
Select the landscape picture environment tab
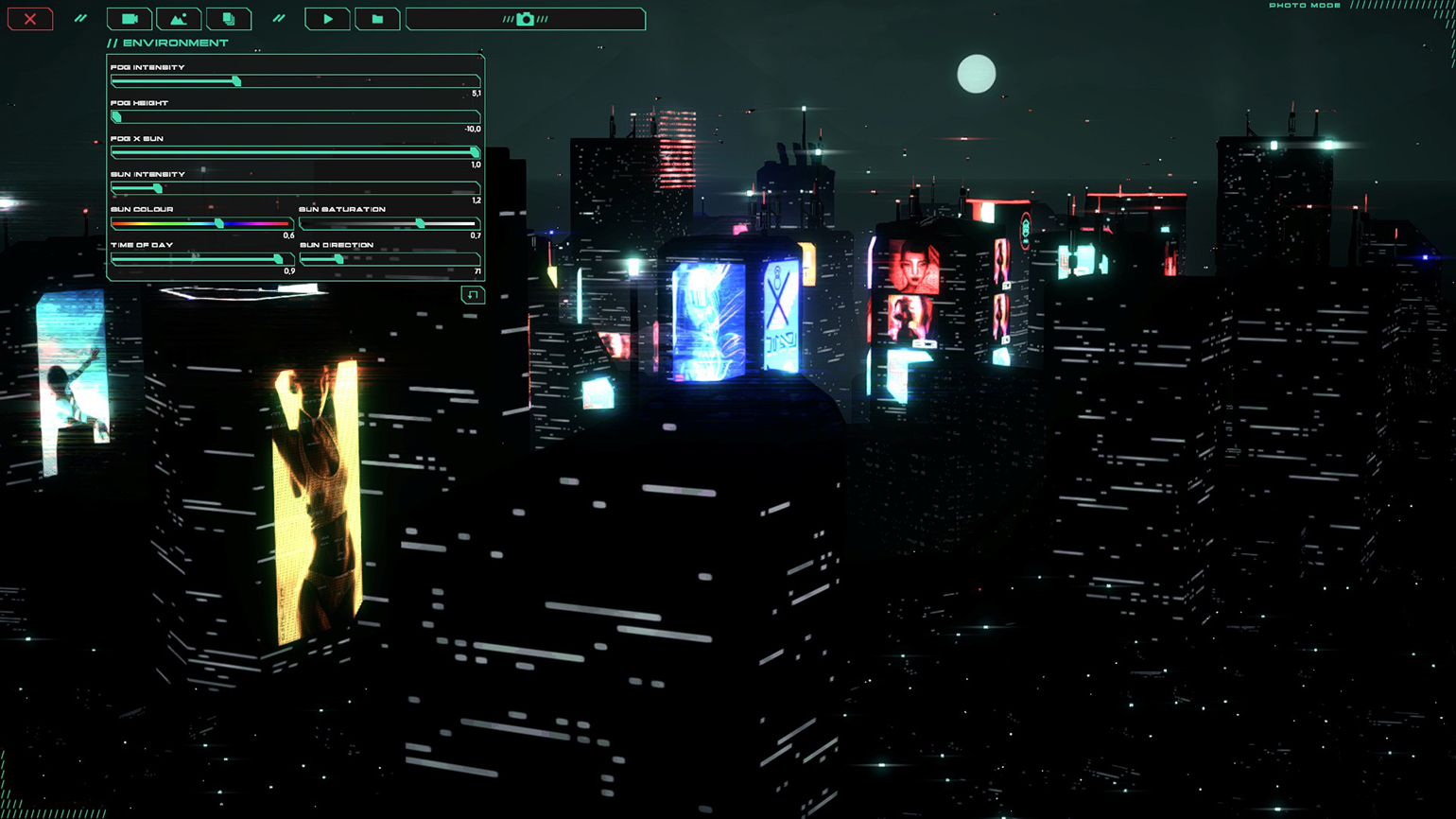coord(179,19)
